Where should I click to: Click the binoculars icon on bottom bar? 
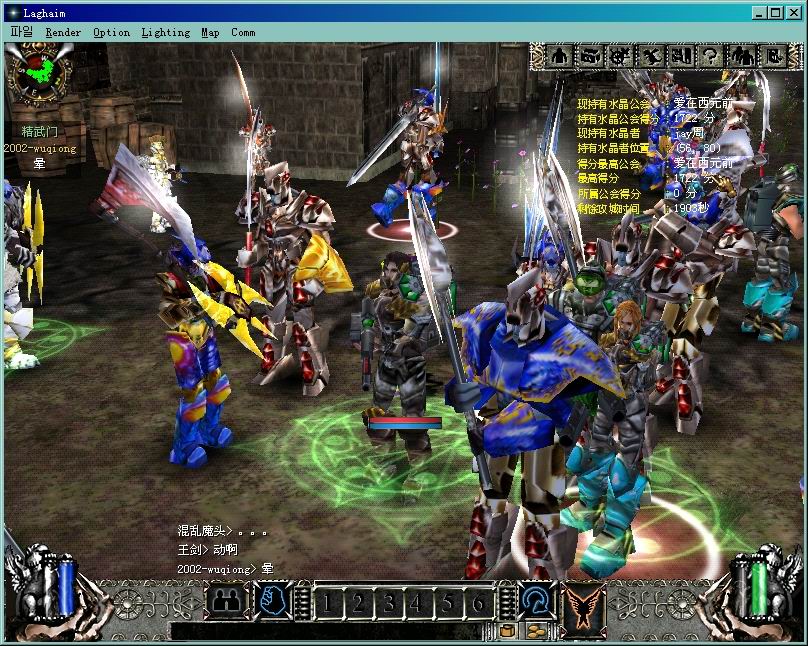click(226, 602)
